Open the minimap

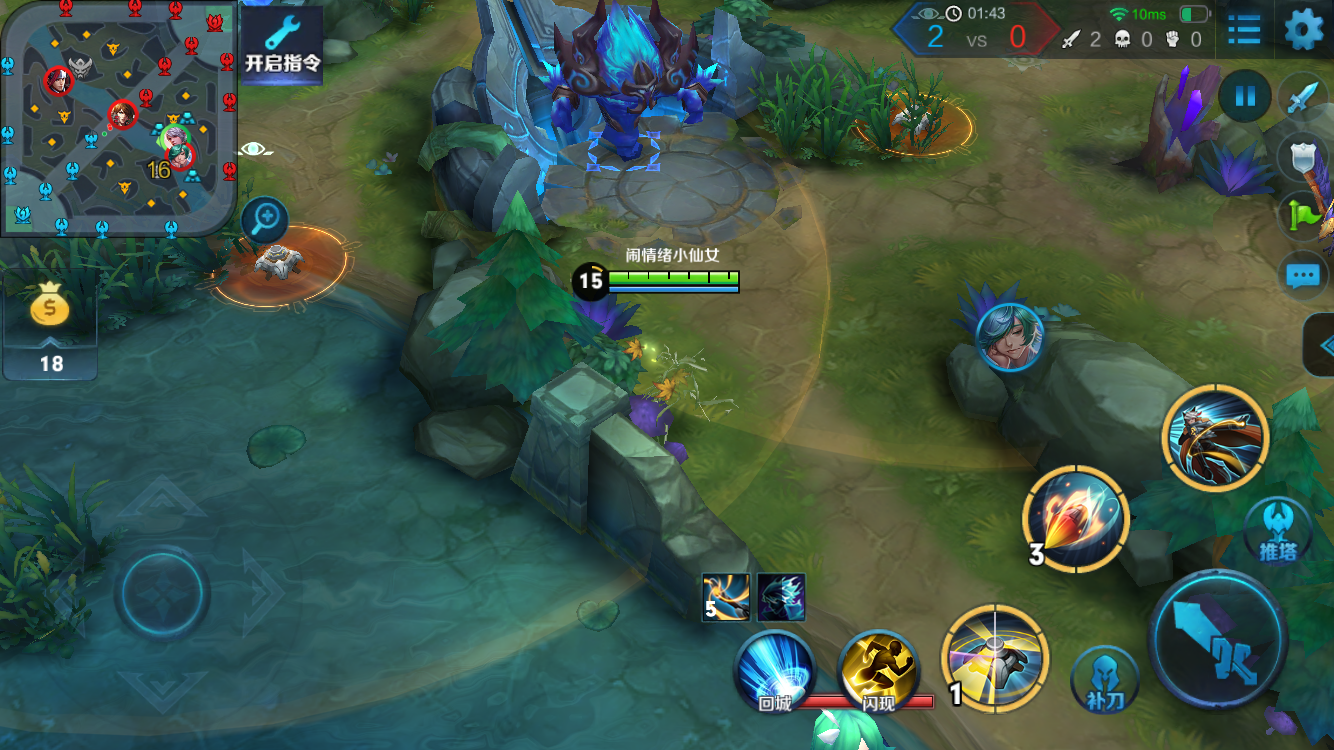[x=118, y=118]
